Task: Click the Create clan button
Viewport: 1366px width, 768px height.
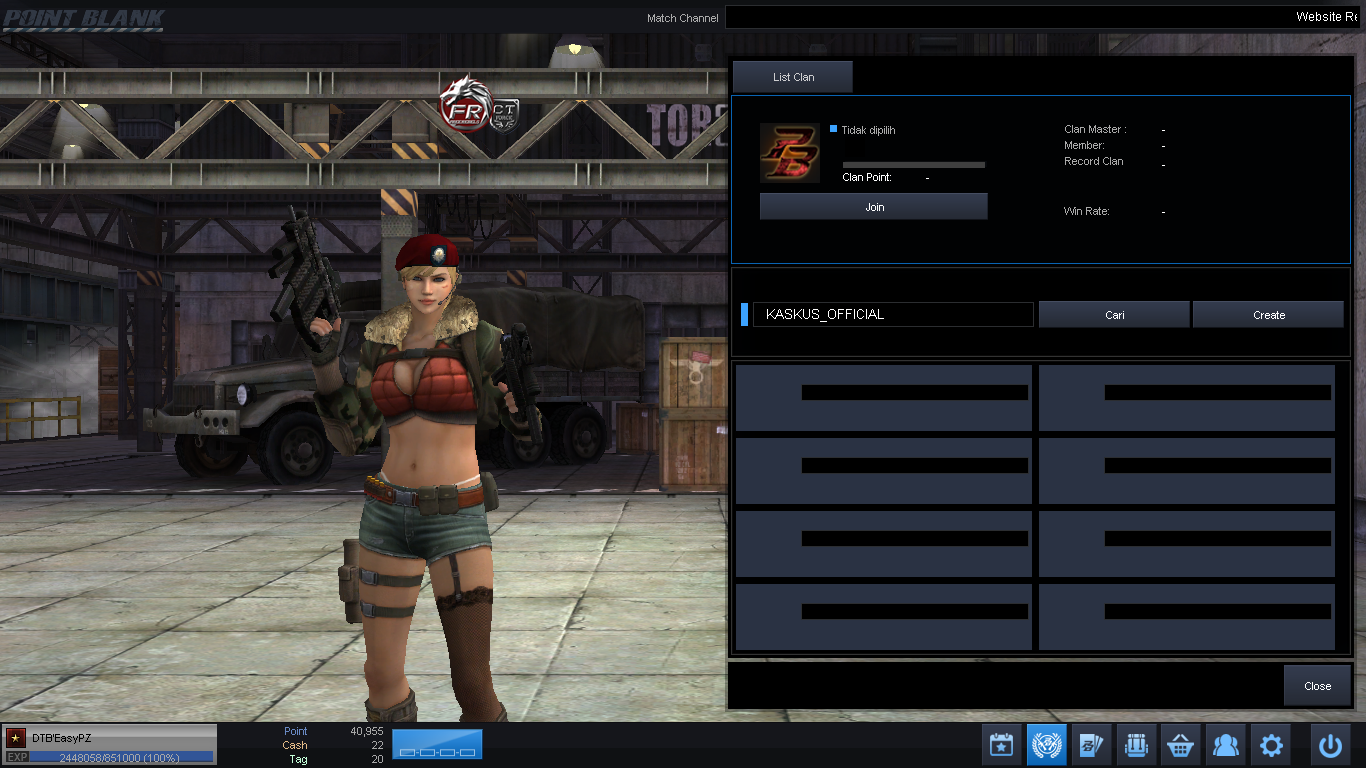Action: click(x=1268, y=314)
